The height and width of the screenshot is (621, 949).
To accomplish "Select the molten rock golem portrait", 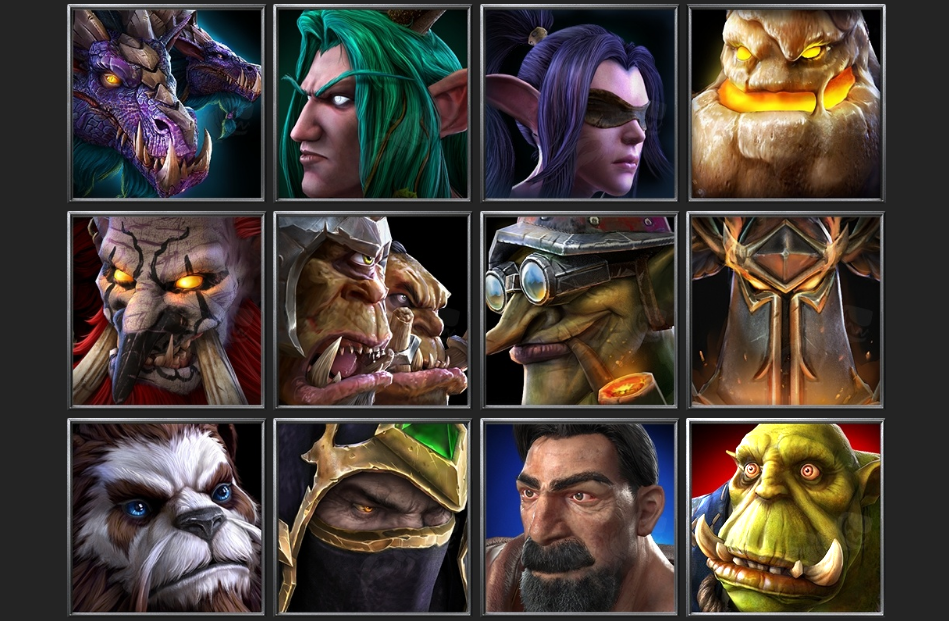I will point(786,103).
